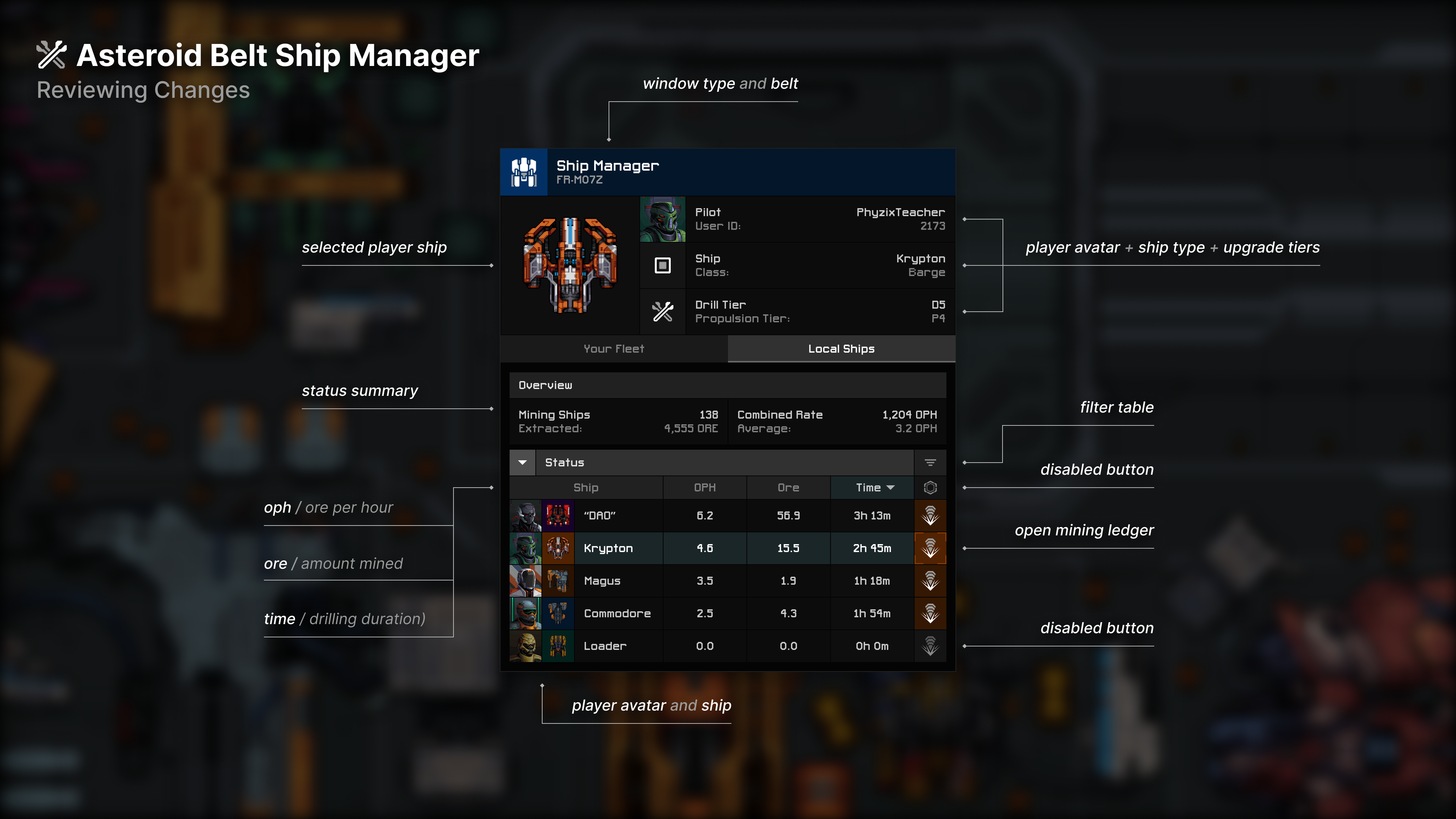Sort by the Ore column header

tap(788, 487)
